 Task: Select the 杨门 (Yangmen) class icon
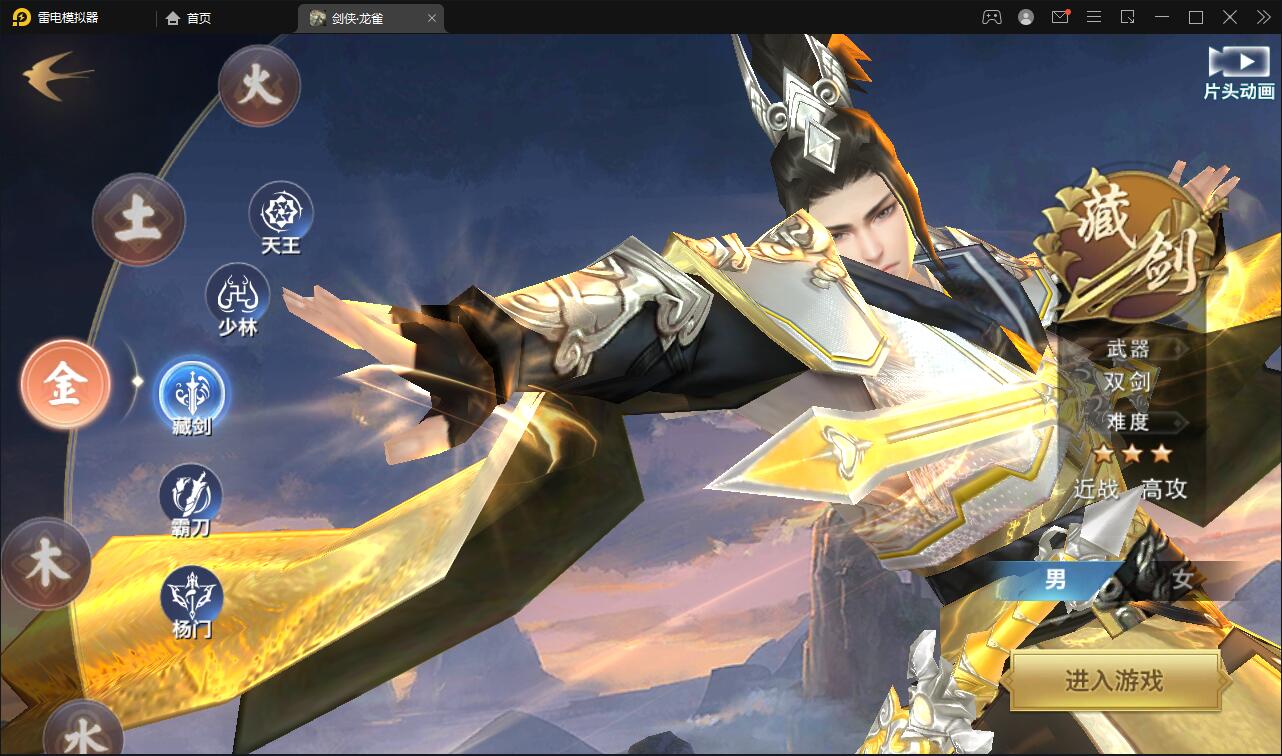190,592
